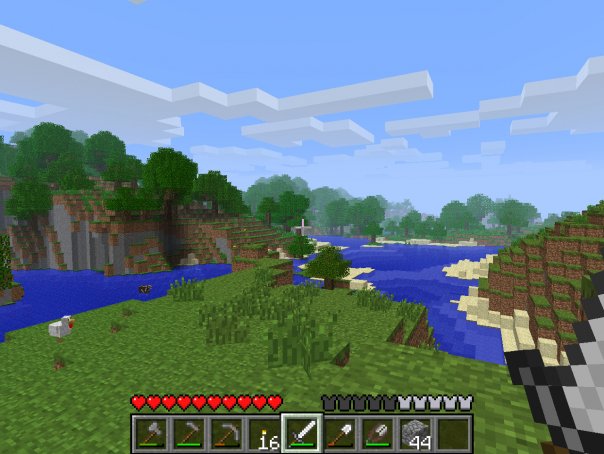Switch to the empty last hotbar slot
Screen dimensions: 604x454
point(452,433)
